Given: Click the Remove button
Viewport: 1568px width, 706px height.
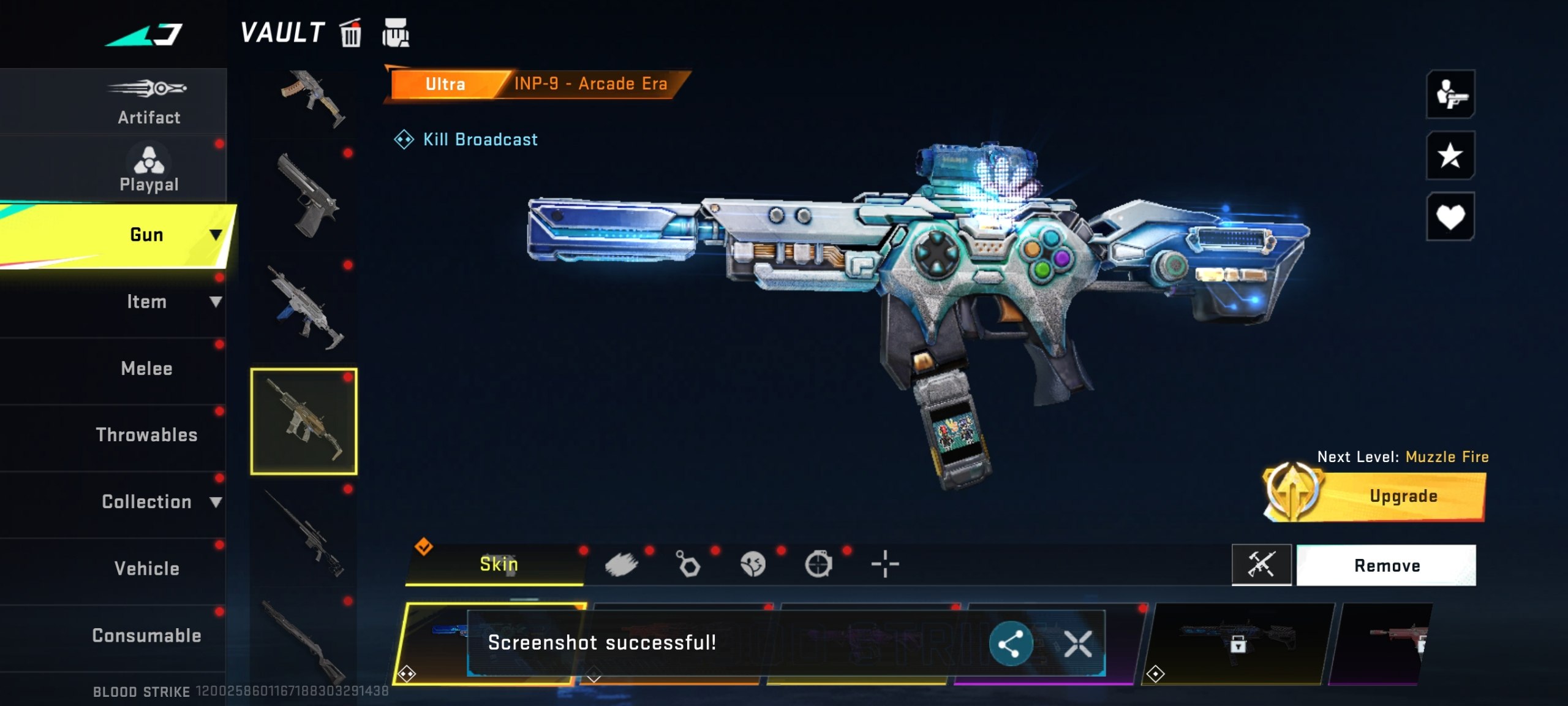Looking at the screenshot, I should [1387, 564].
